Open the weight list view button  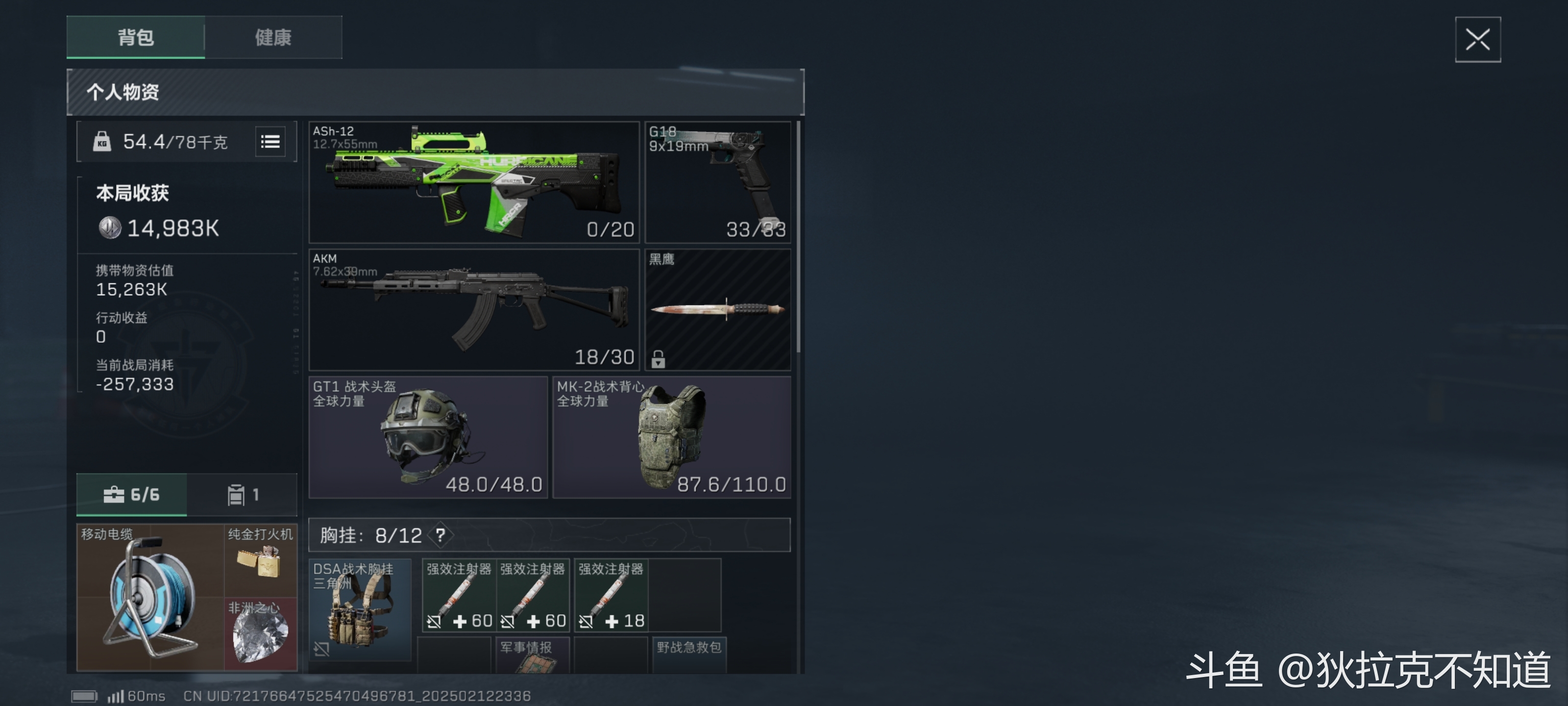(x=270, y=142)
